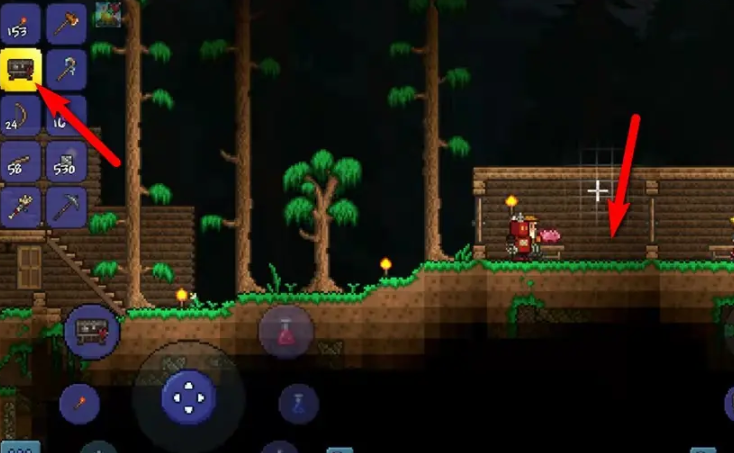Tap the round chest quick-use button
The image size is (734, 453).
click(93, 332)
